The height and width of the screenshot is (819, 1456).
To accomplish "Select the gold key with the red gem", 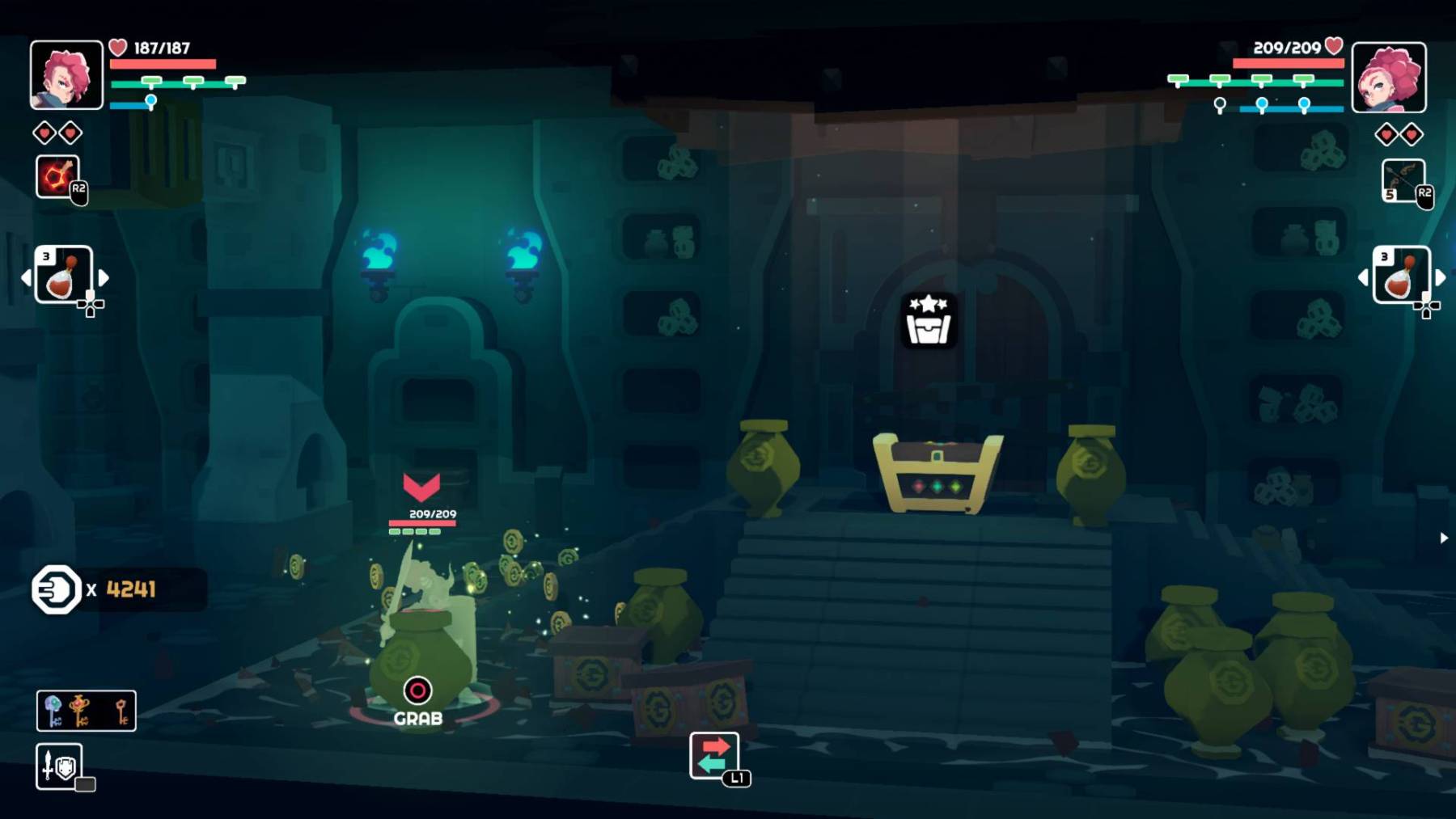I will [x=80, y=711].
